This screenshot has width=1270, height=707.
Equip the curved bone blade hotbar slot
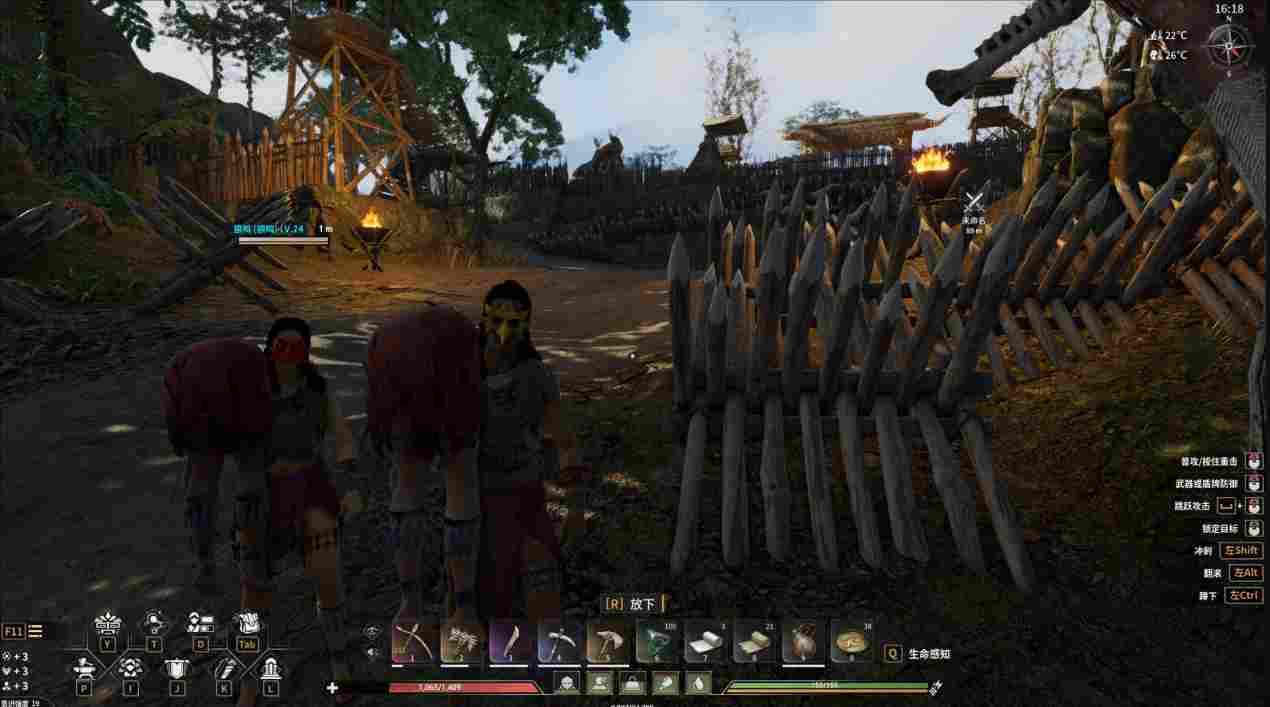(512, 641)
